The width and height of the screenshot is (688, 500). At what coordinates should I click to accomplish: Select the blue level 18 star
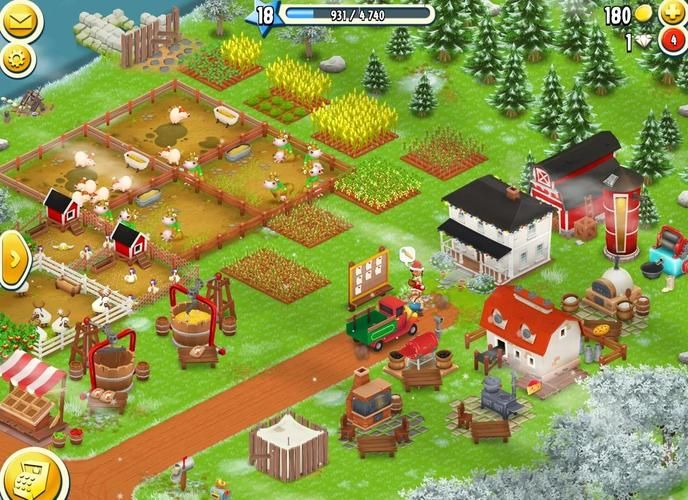click(x=264, y=15)
